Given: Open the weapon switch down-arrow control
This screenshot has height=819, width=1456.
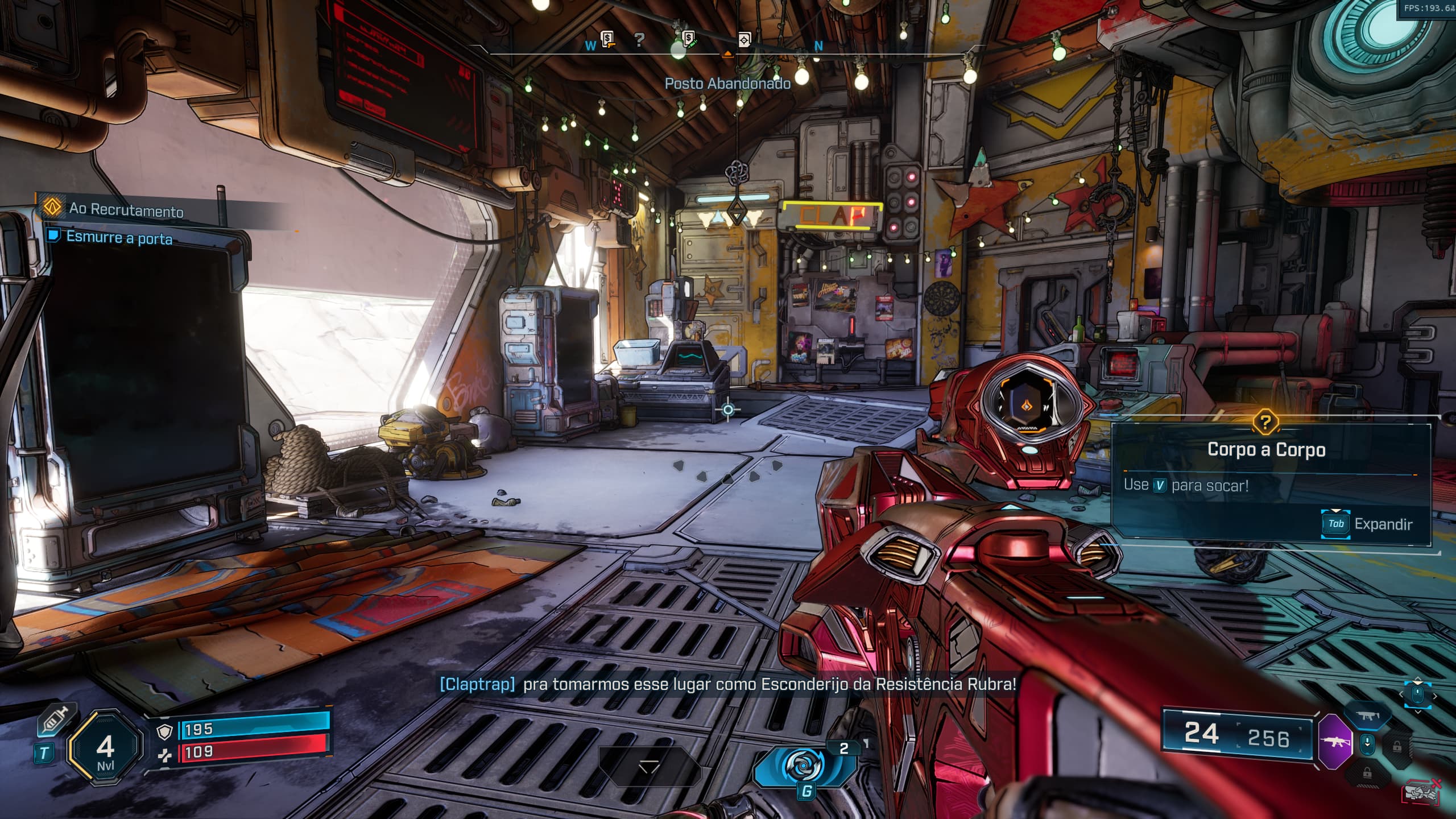Looking at the screenshot, I should [x=1367, y=744].
